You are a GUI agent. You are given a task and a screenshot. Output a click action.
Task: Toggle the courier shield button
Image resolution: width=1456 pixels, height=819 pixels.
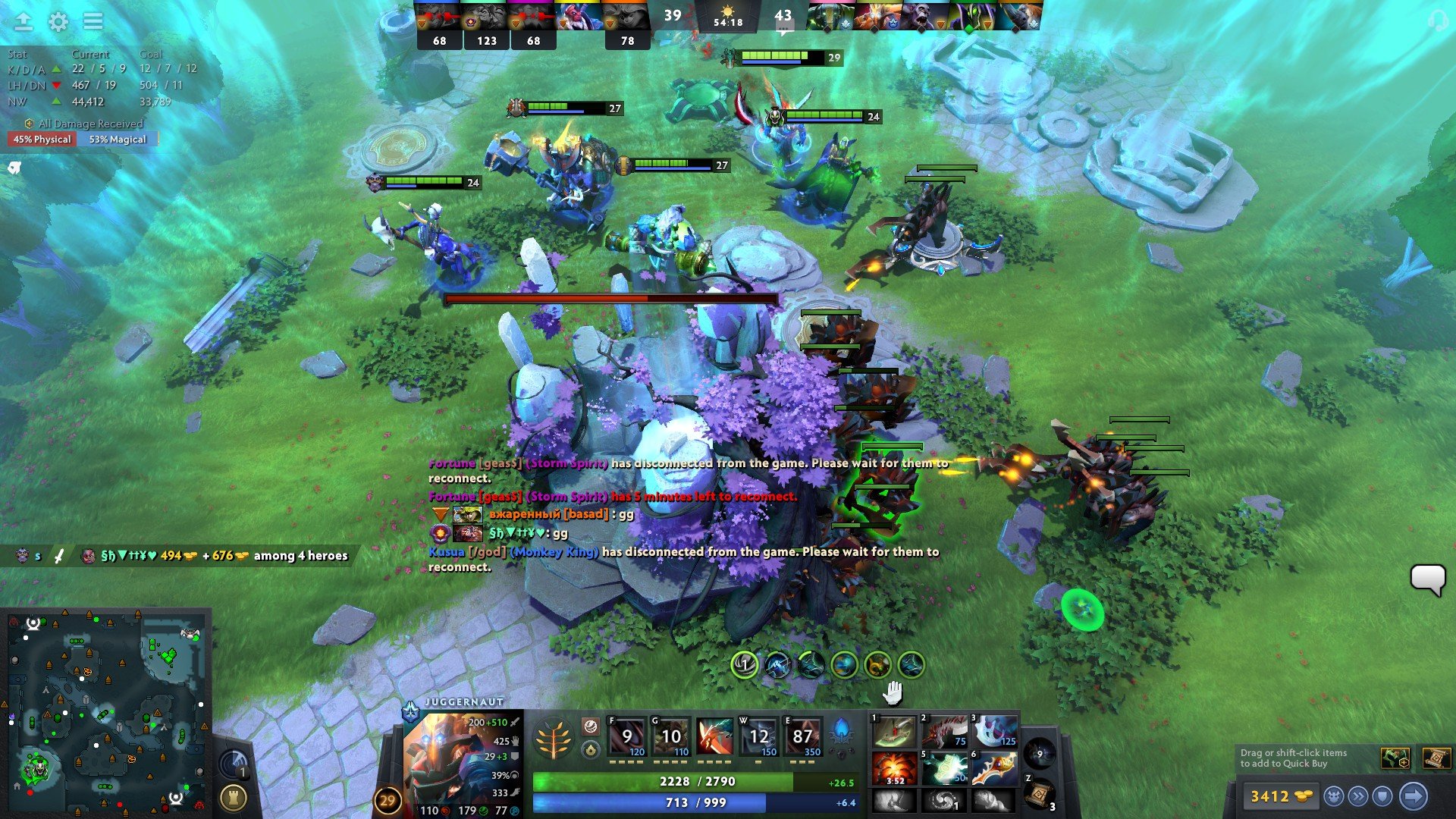pyautogui.click(x=1382, y=796)
